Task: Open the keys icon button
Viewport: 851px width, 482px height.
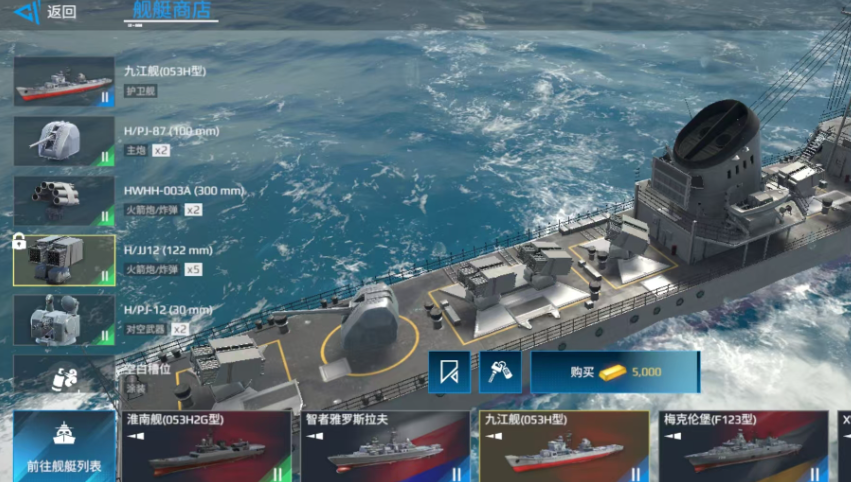Action: 500,372
